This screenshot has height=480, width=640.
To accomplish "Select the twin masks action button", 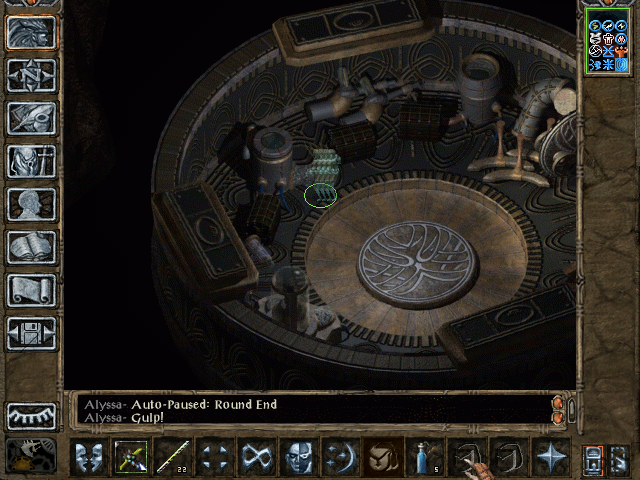I will pos(89,457).
